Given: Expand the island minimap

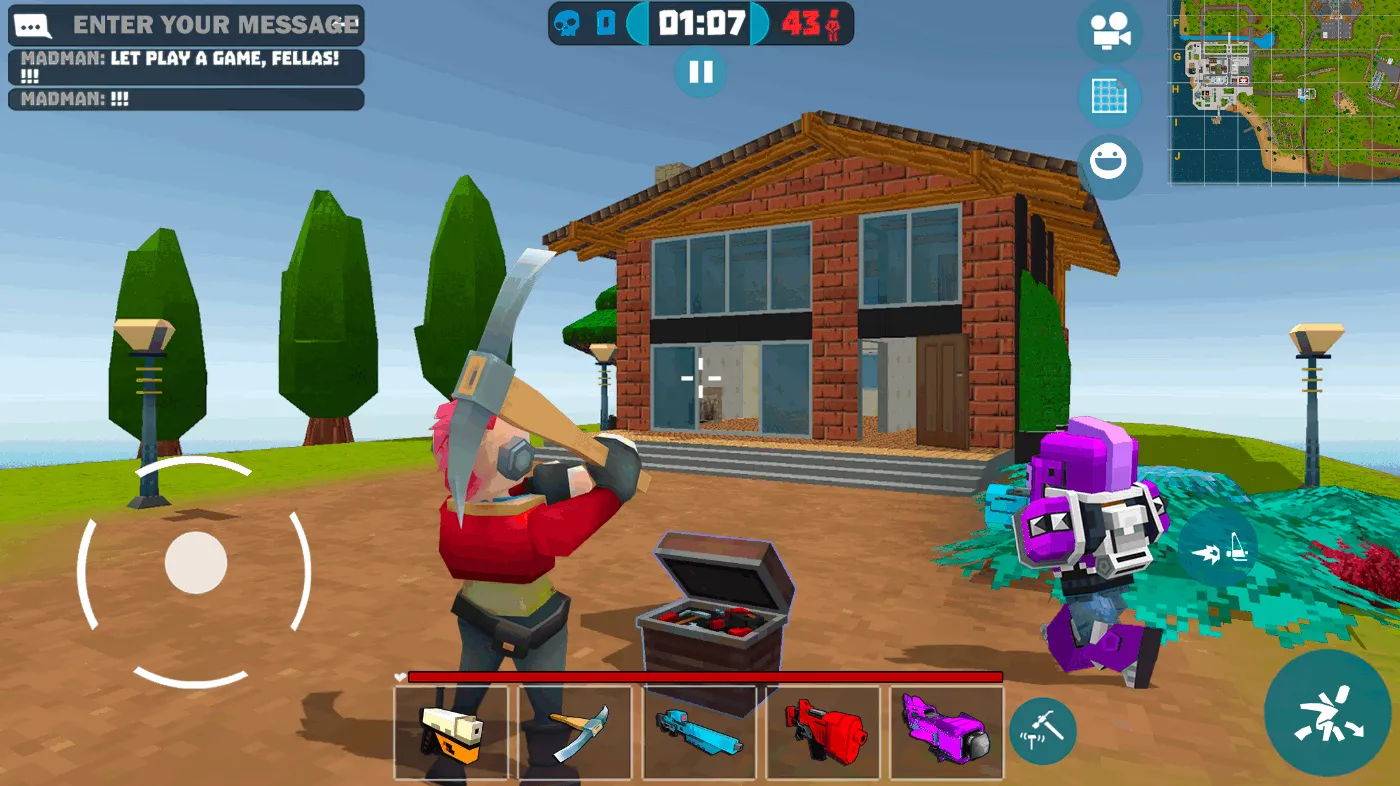Looking at the screenshot, I should (x=1285, y=92).
